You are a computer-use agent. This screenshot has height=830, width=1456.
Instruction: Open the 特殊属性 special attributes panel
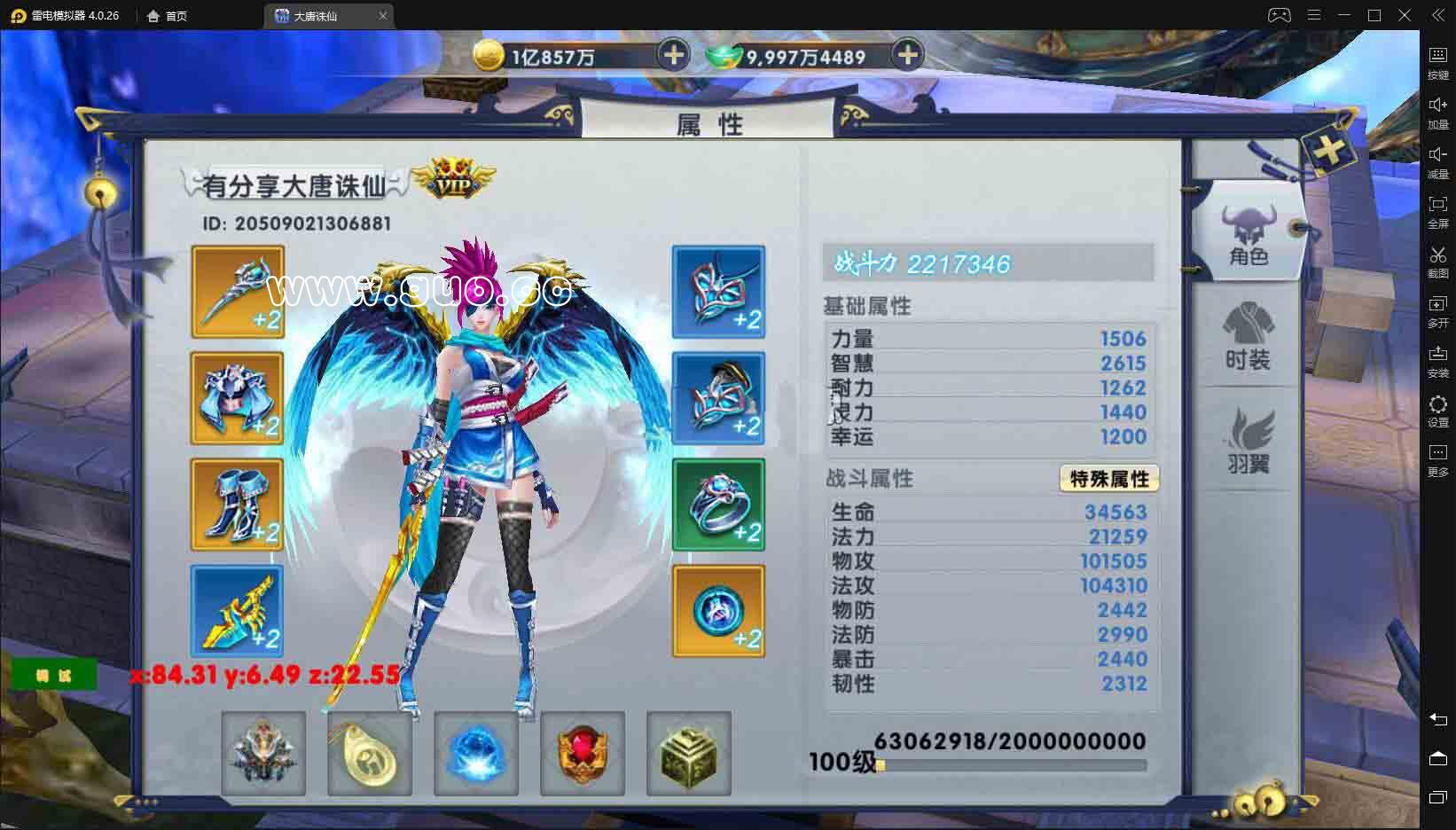coord(1109,479)
